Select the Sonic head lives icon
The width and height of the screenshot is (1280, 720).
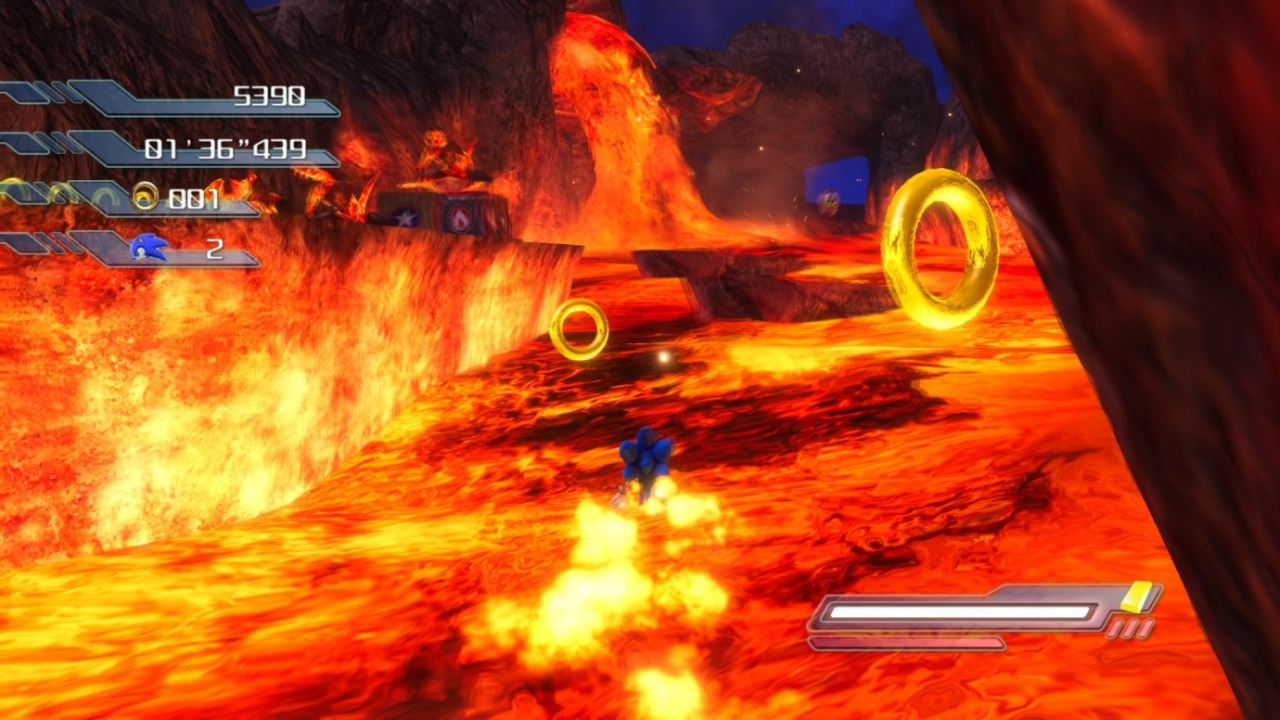[148, 246]
